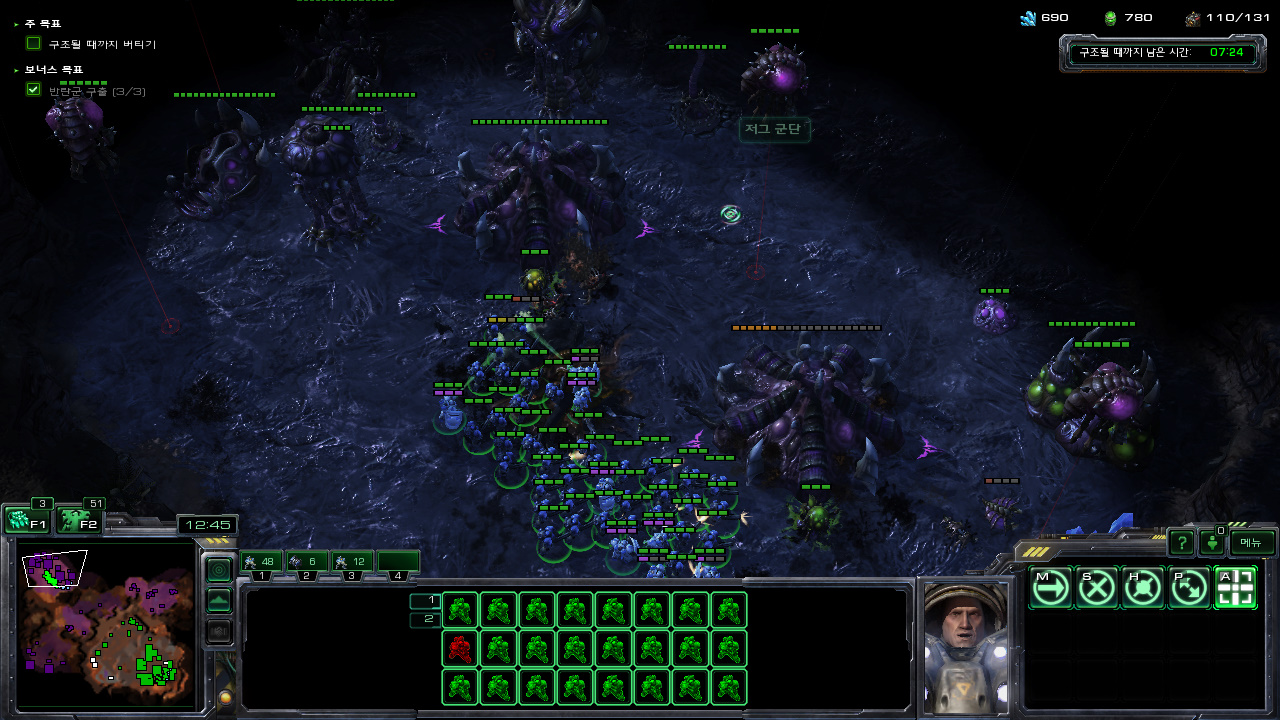The height and width of the screenshot is (720, 1280).
Task: Activate the Move command (M)
Action: click(x=1050, y=588)
